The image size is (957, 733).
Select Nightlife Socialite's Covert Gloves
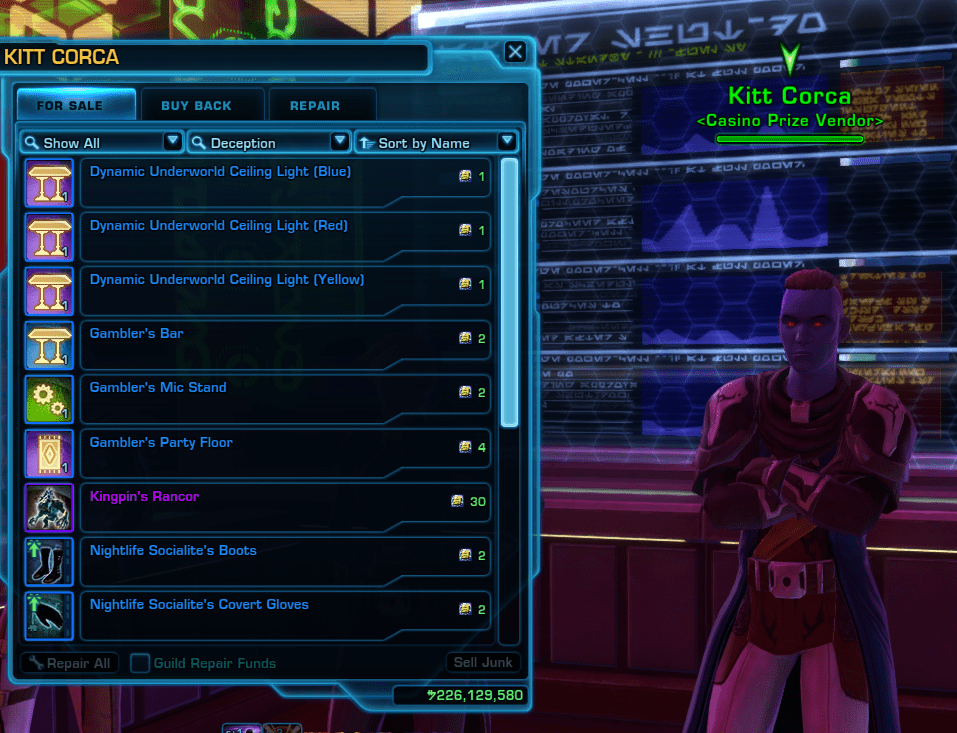285,614
